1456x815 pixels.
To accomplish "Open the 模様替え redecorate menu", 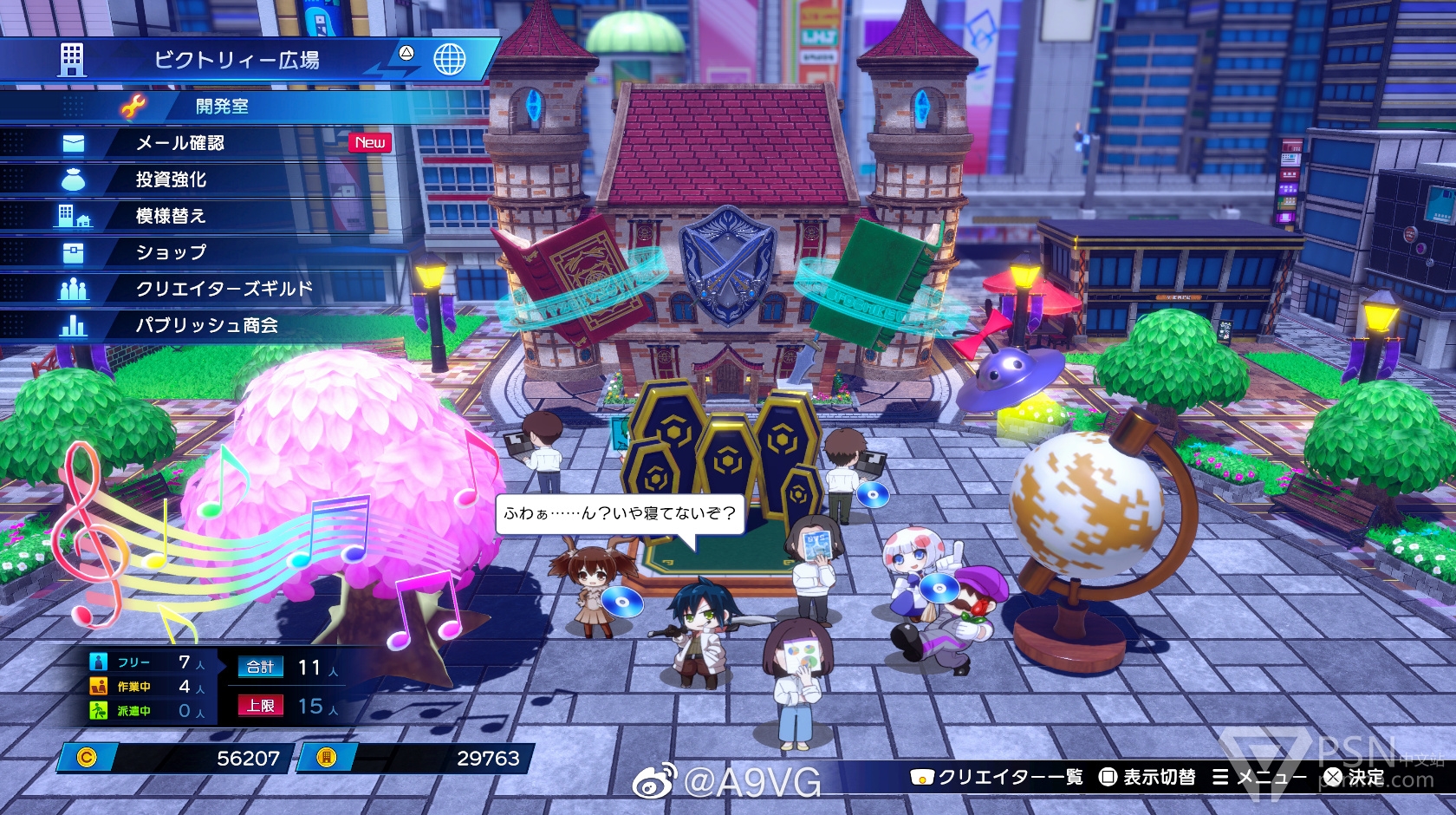I will pos(171,216).
